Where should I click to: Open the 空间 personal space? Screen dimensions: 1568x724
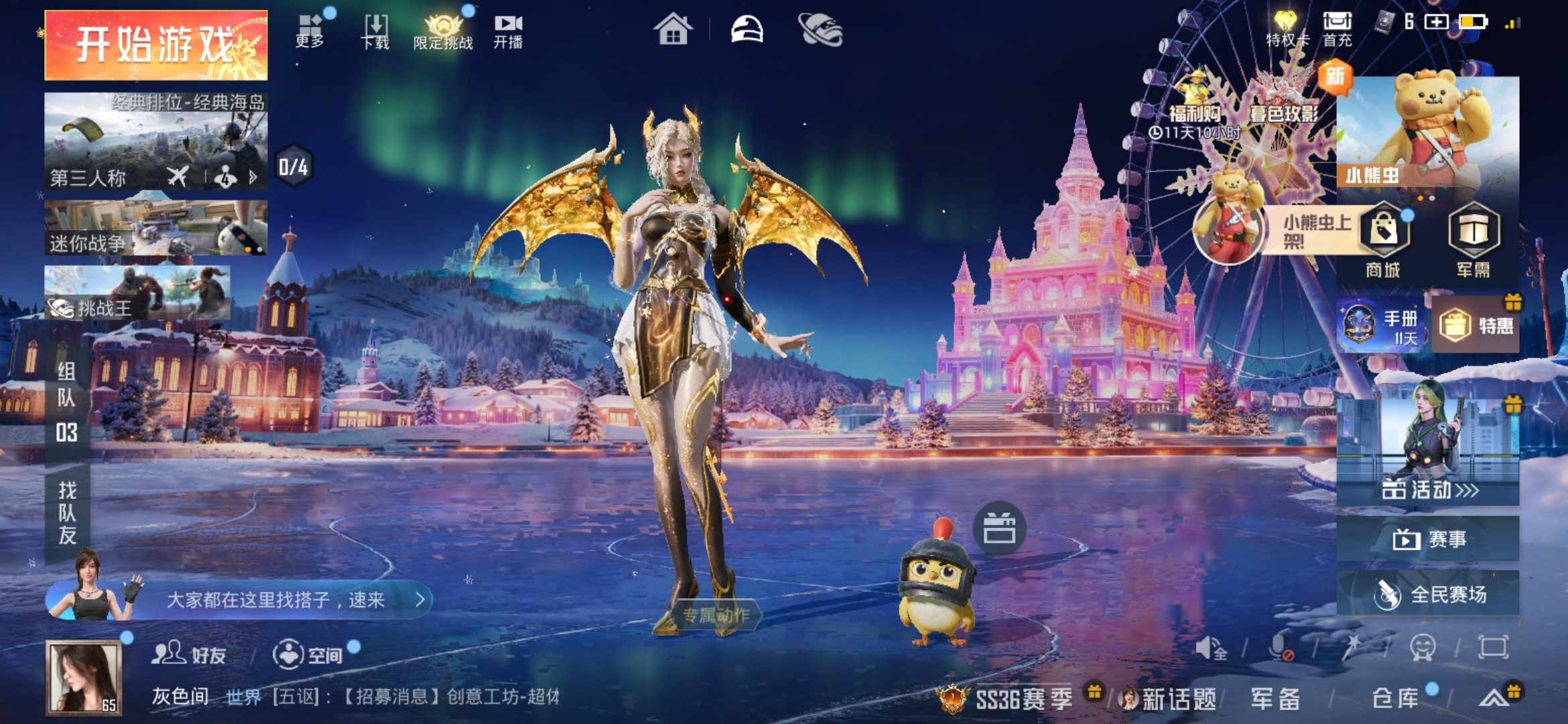click(308, 654)
